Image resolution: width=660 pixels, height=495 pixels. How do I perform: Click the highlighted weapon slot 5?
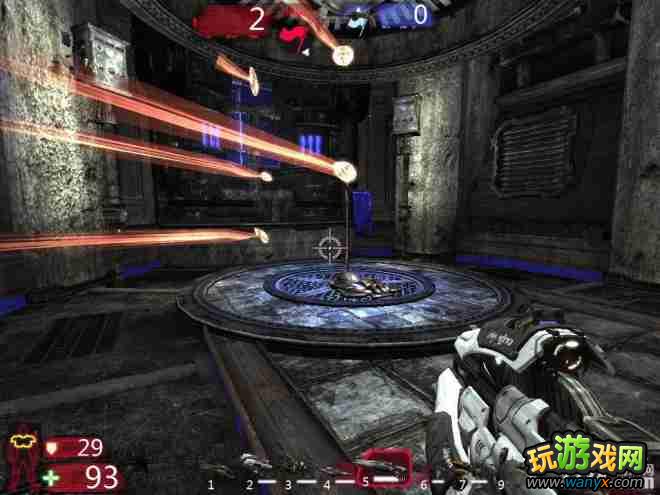pyautogui.click(x=378, y=468)
